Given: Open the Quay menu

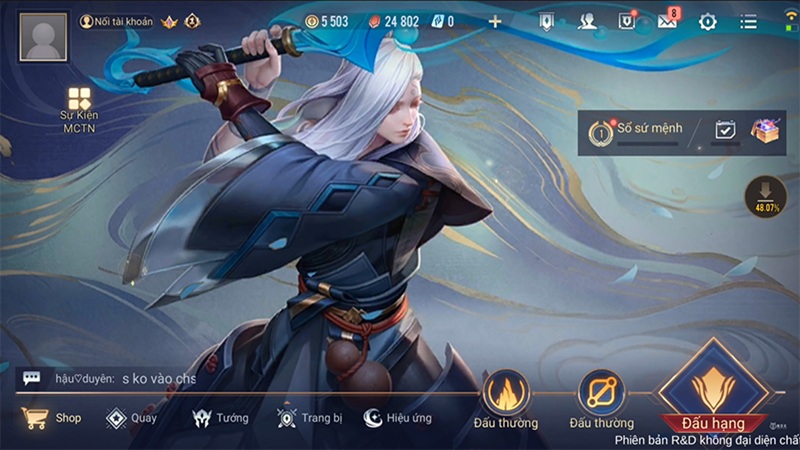Looking at the screenshot, I should point(131,418).
